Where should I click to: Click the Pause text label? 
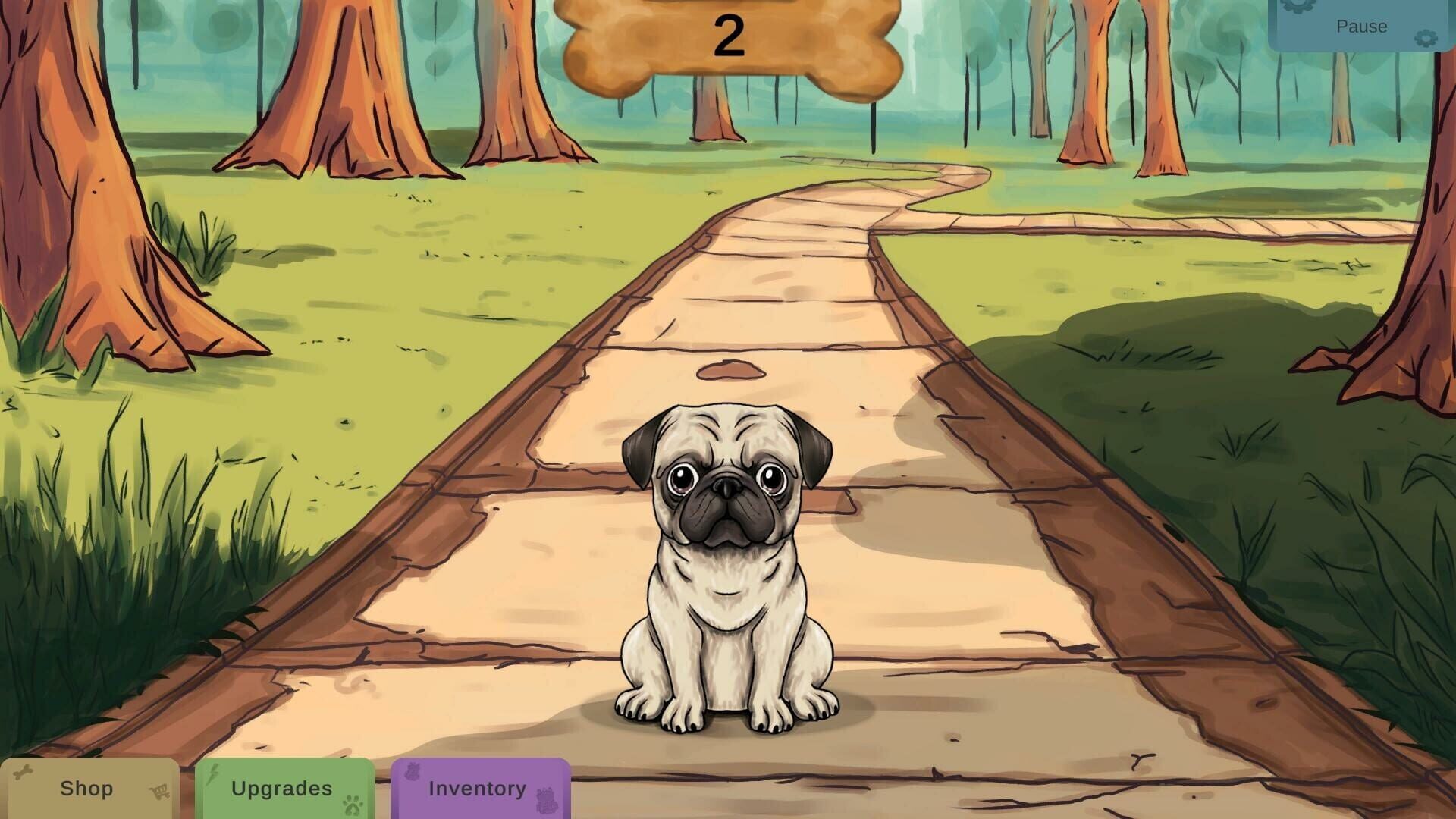pos(1363,27)
